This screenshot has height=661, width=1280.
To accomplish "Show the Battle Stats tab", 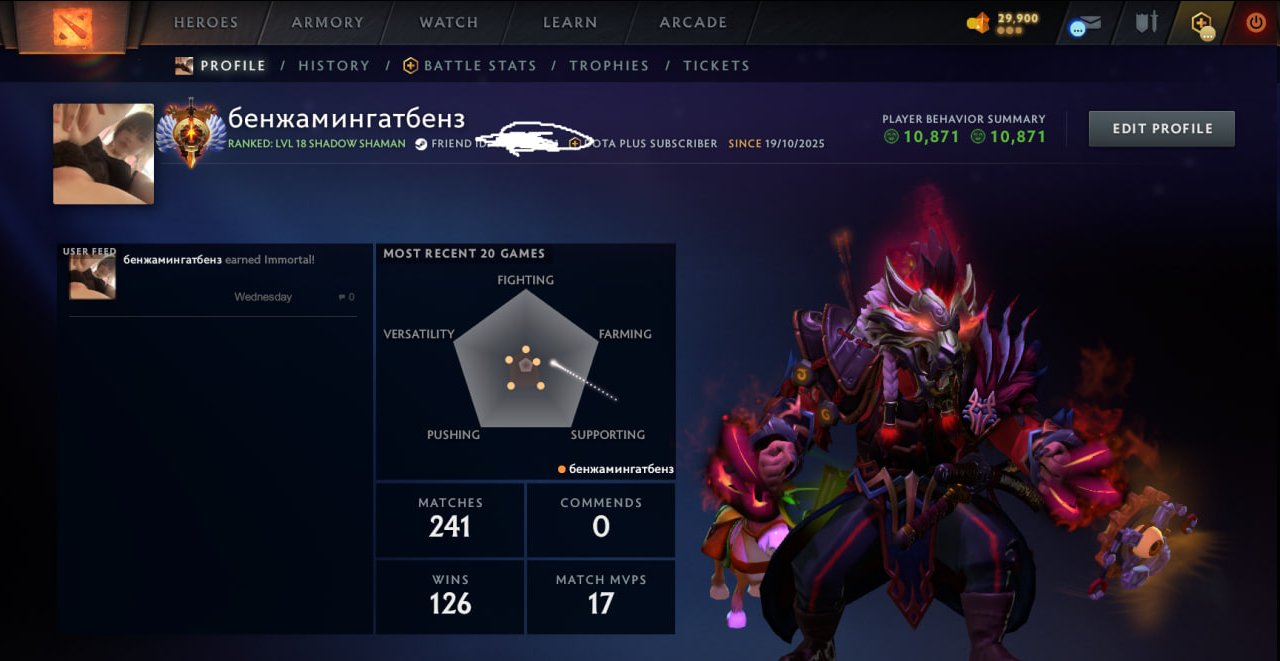I will tap(470, 66).
